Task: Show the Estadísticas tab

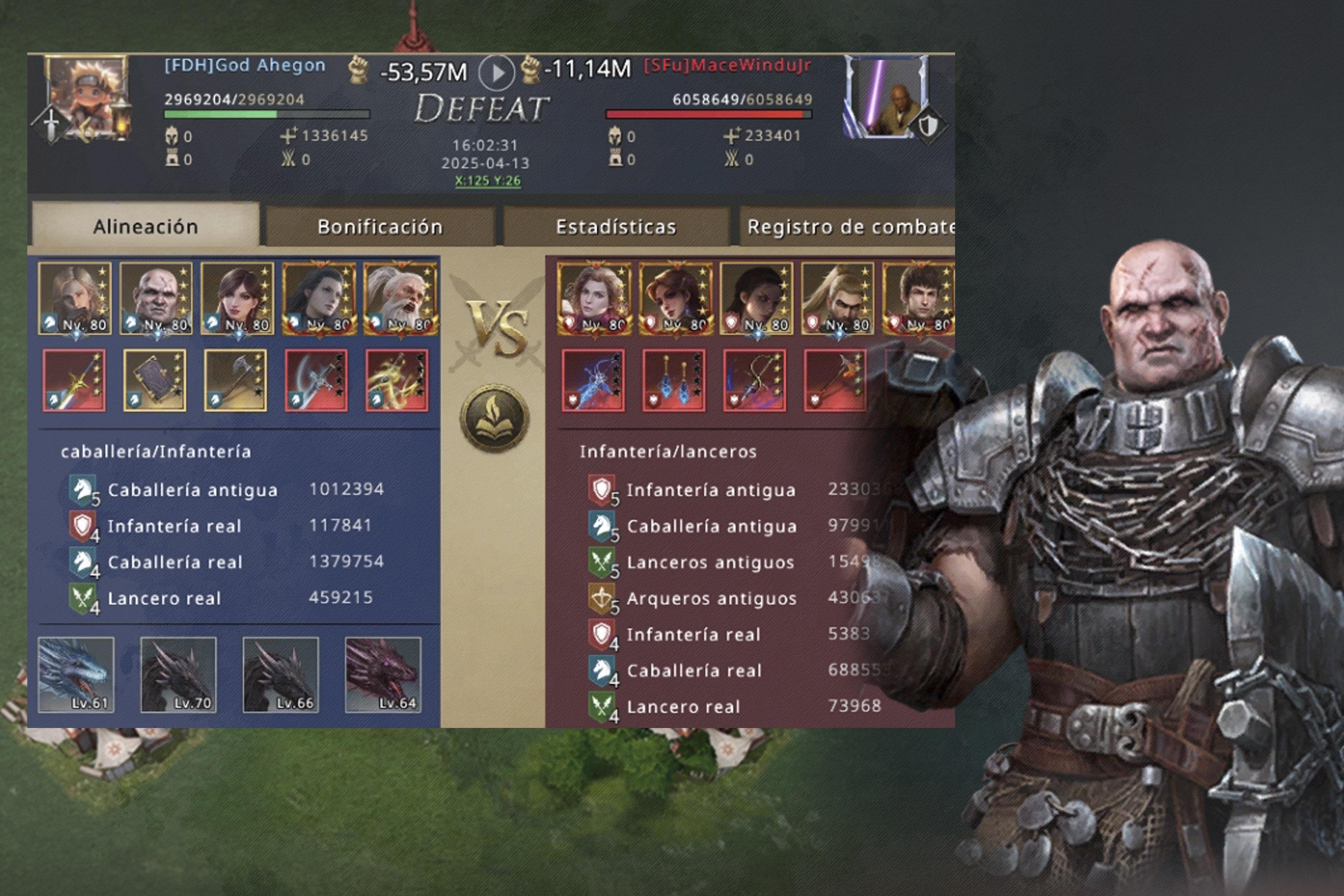Action: pyautogui.click(x=616, y=227)
